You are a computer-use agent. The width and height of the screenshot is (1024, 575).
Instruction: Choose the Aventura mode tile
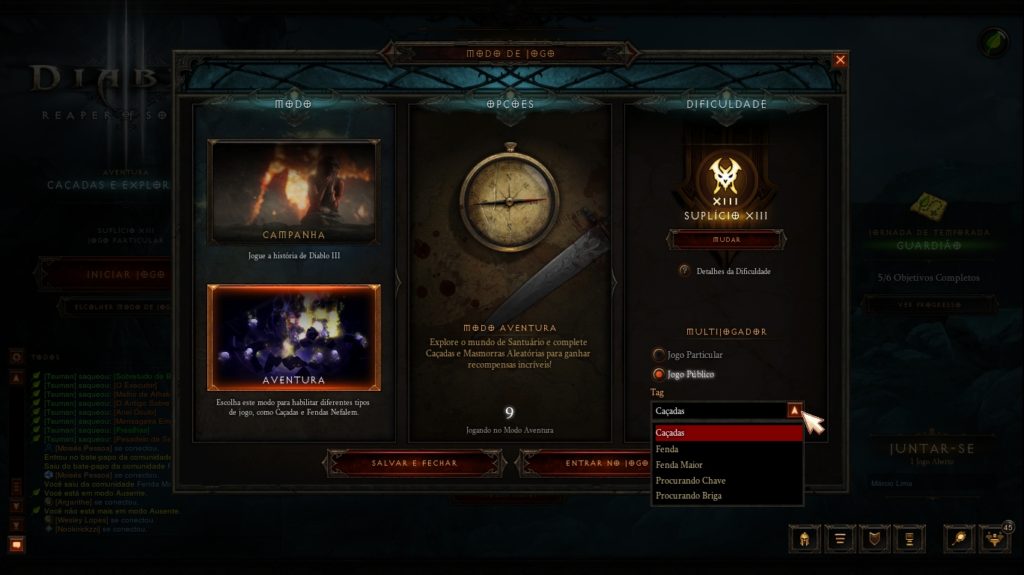coord(293,337)
